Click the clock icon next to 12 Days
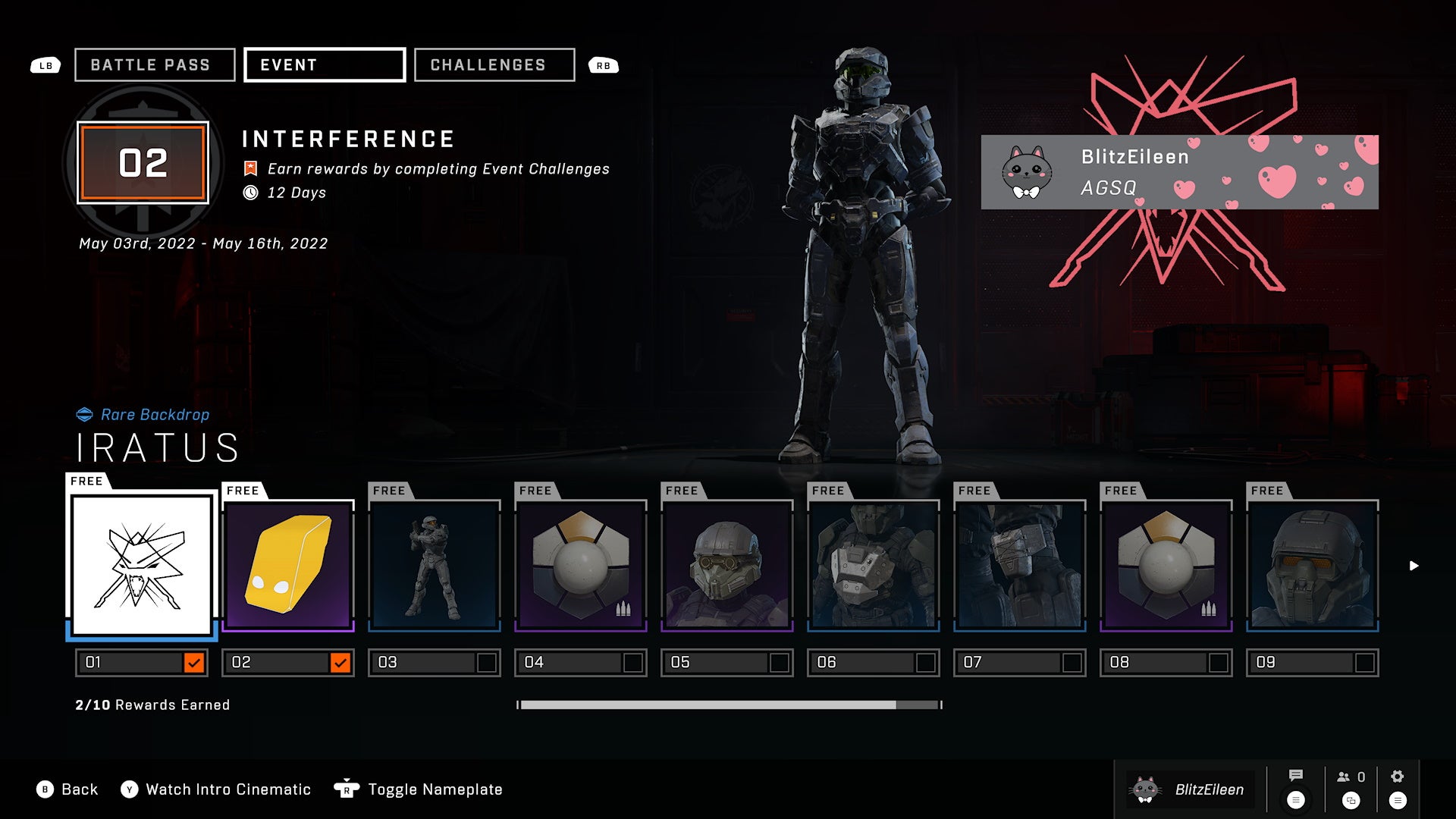The width and height of the screenshot is (1456, 819). 251,193
